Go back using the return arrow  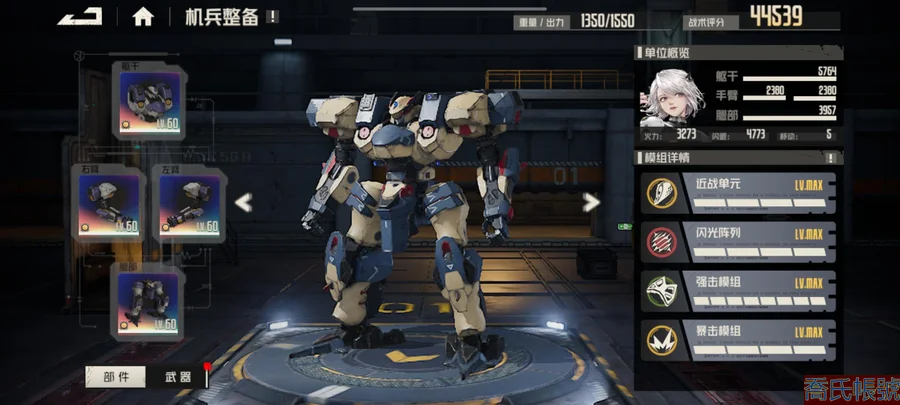(80, 16)
